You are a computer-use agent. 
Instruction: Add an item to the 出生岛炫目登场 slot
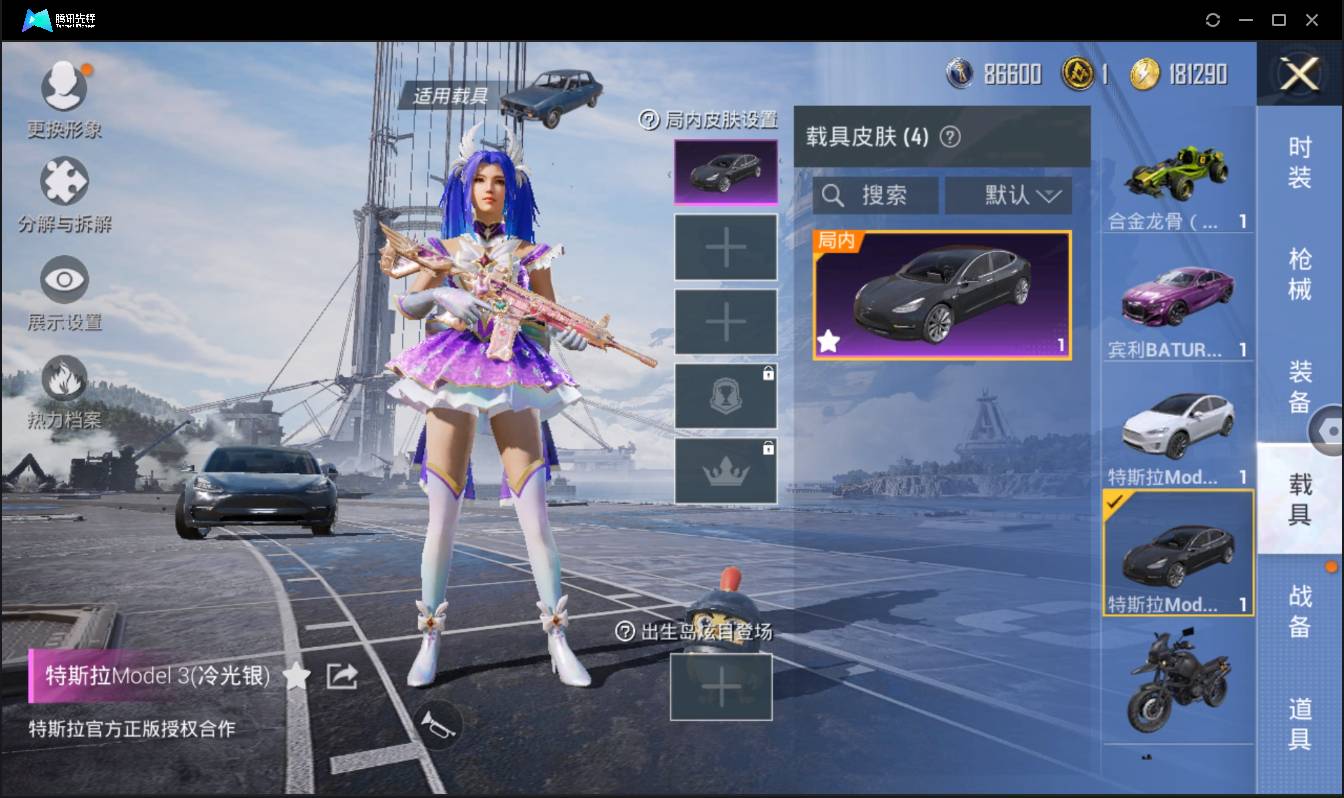pyautogui.click(x=721, y=687)
